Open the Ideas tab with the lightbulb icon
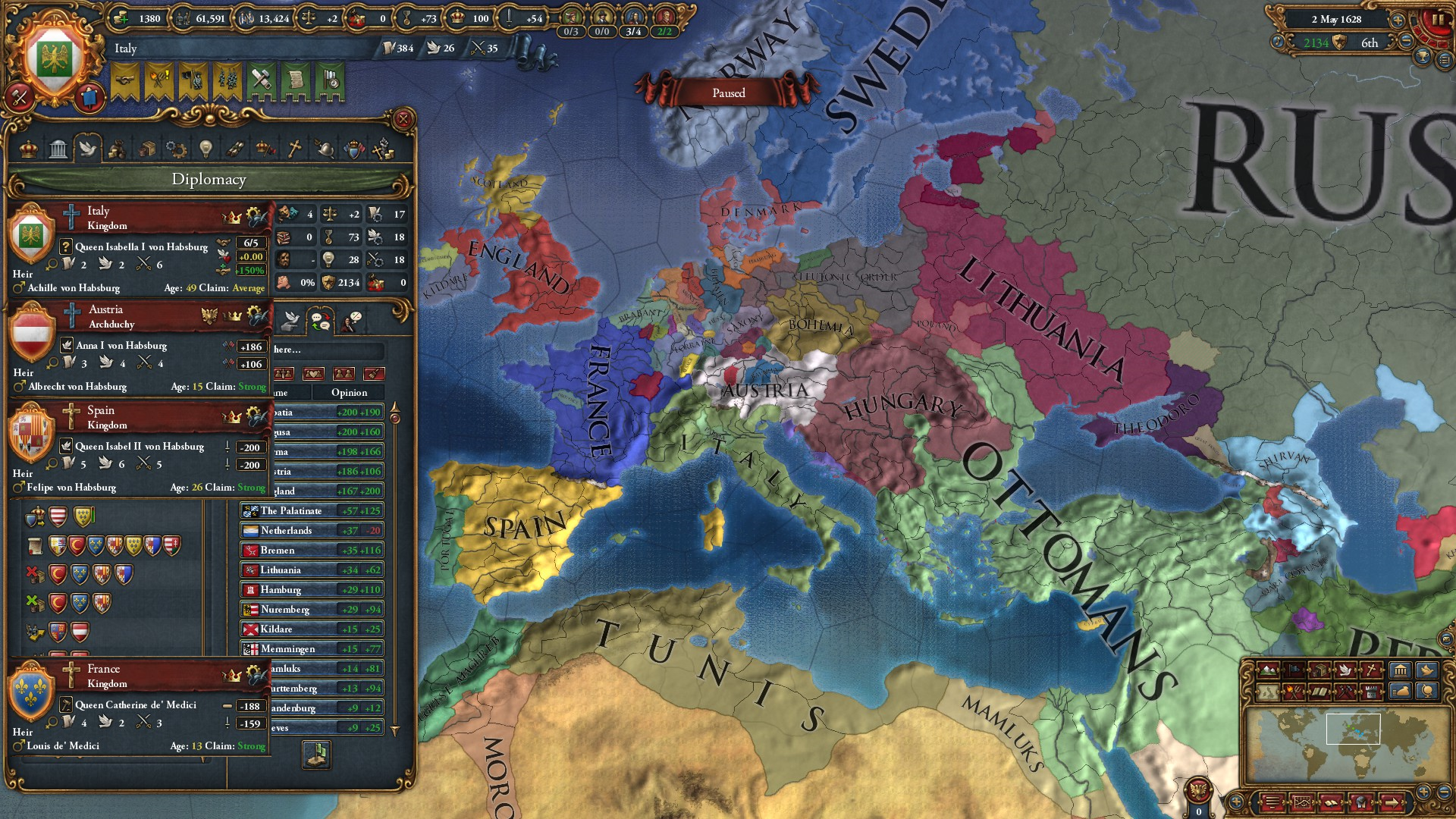The width and height of the screenshot is (1456, 819). (x=206, y=149)
